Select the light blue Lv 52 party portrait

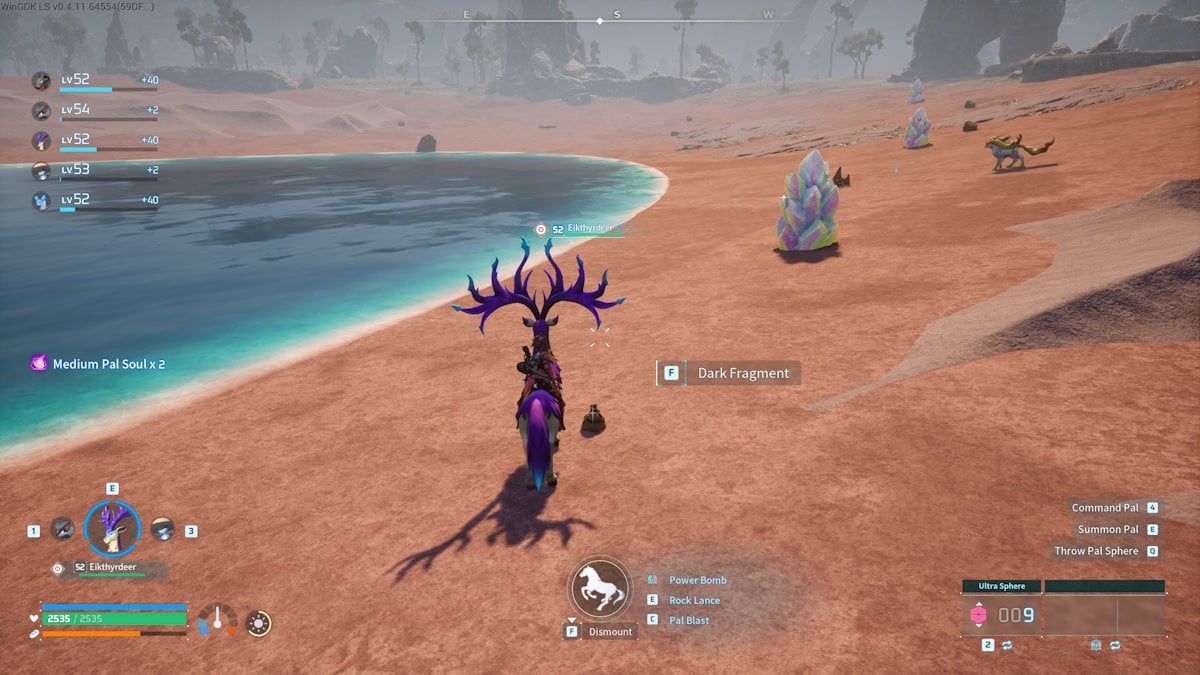click(41, 201)
